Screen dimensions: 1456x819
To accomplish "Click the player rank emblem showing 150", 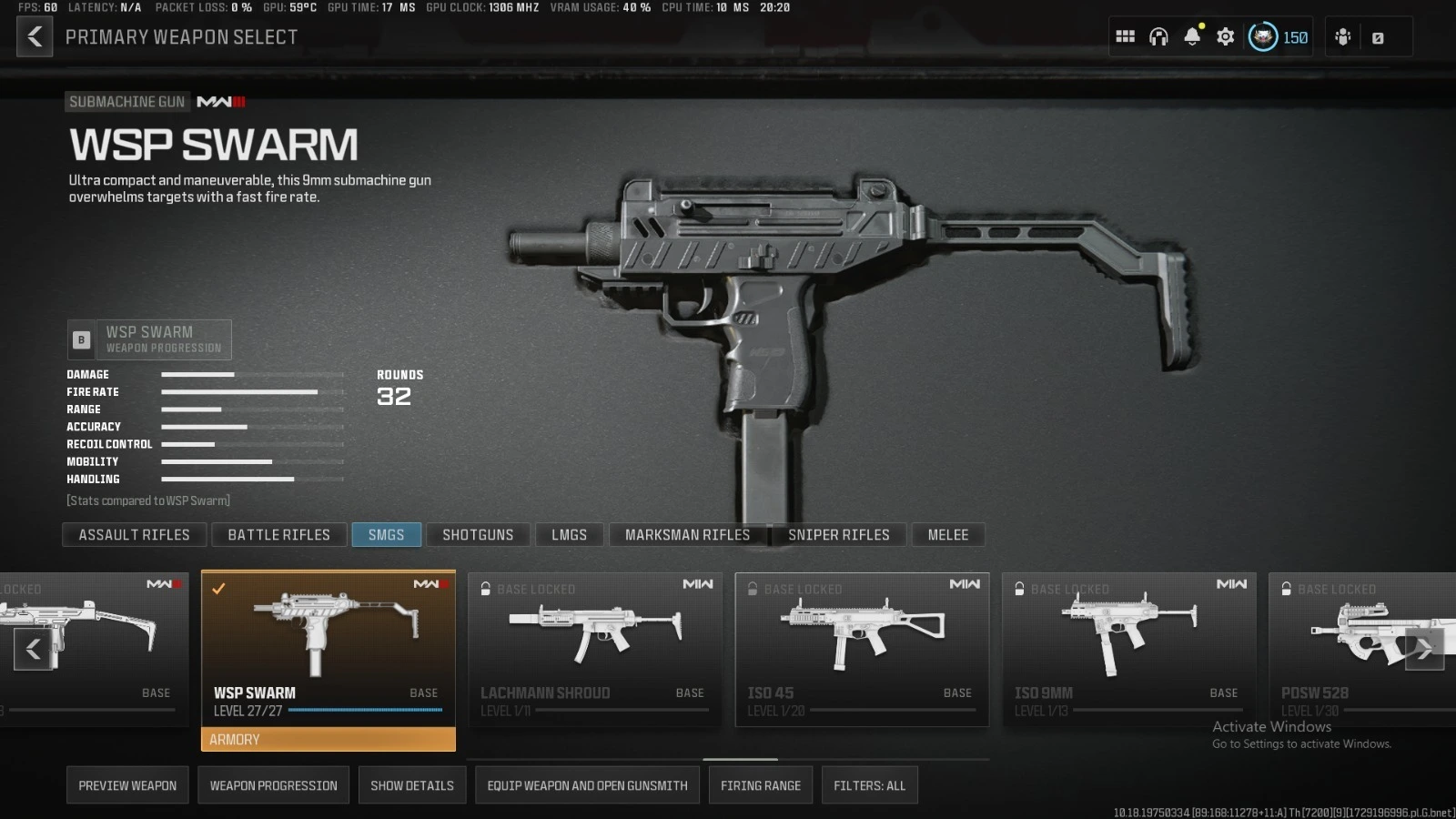I will tap(1265, 37).
